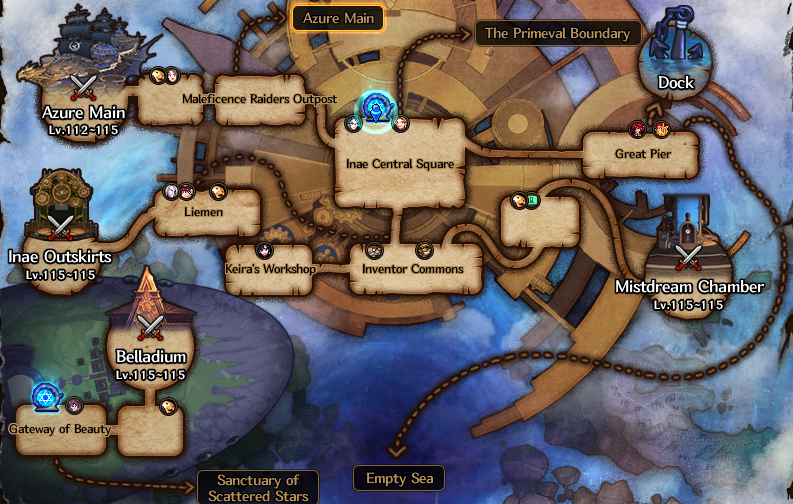Open the Empty Sea exit

399,478
